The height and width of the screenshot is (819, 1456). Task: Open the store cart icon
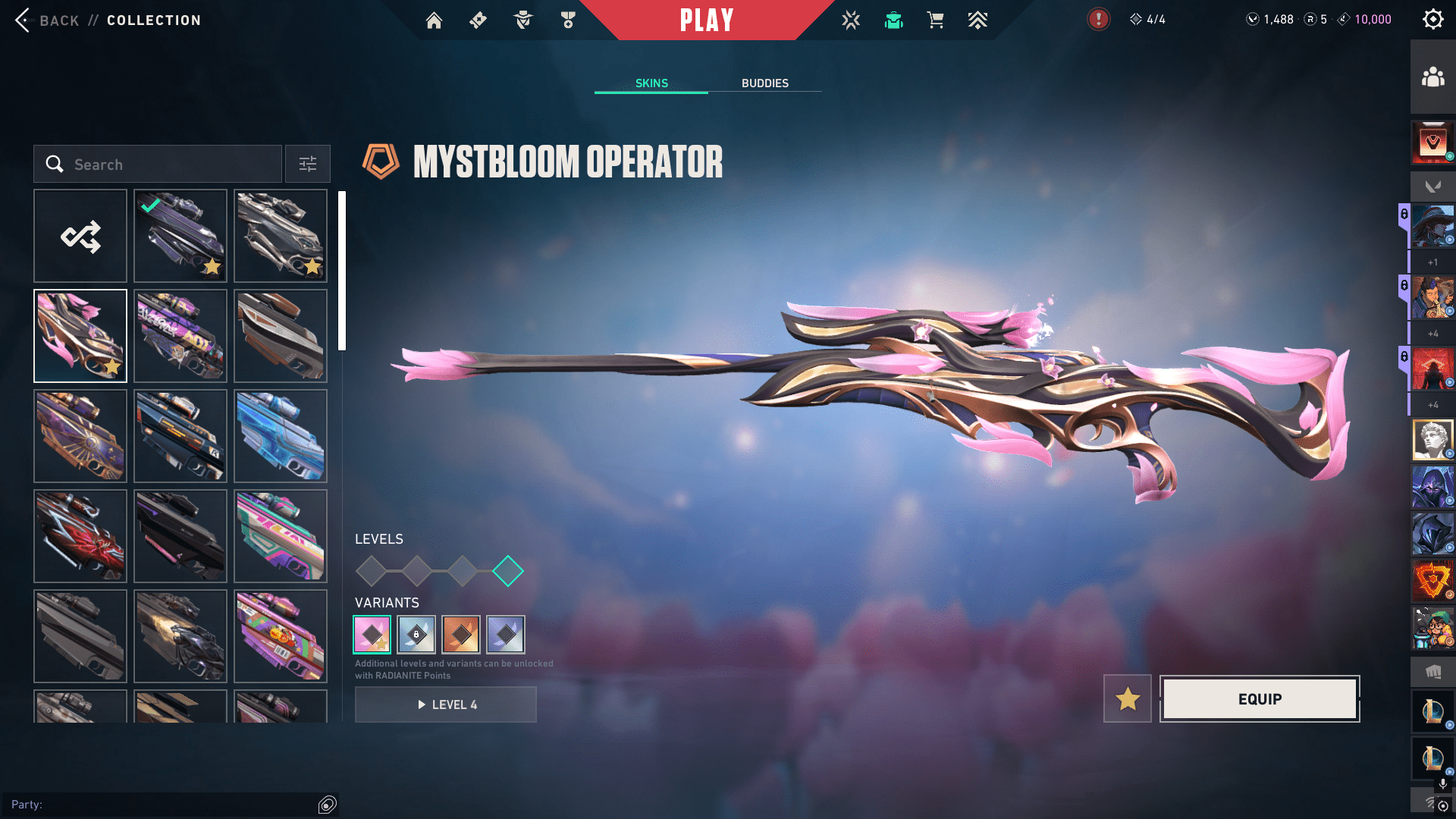tap(935, 20)
